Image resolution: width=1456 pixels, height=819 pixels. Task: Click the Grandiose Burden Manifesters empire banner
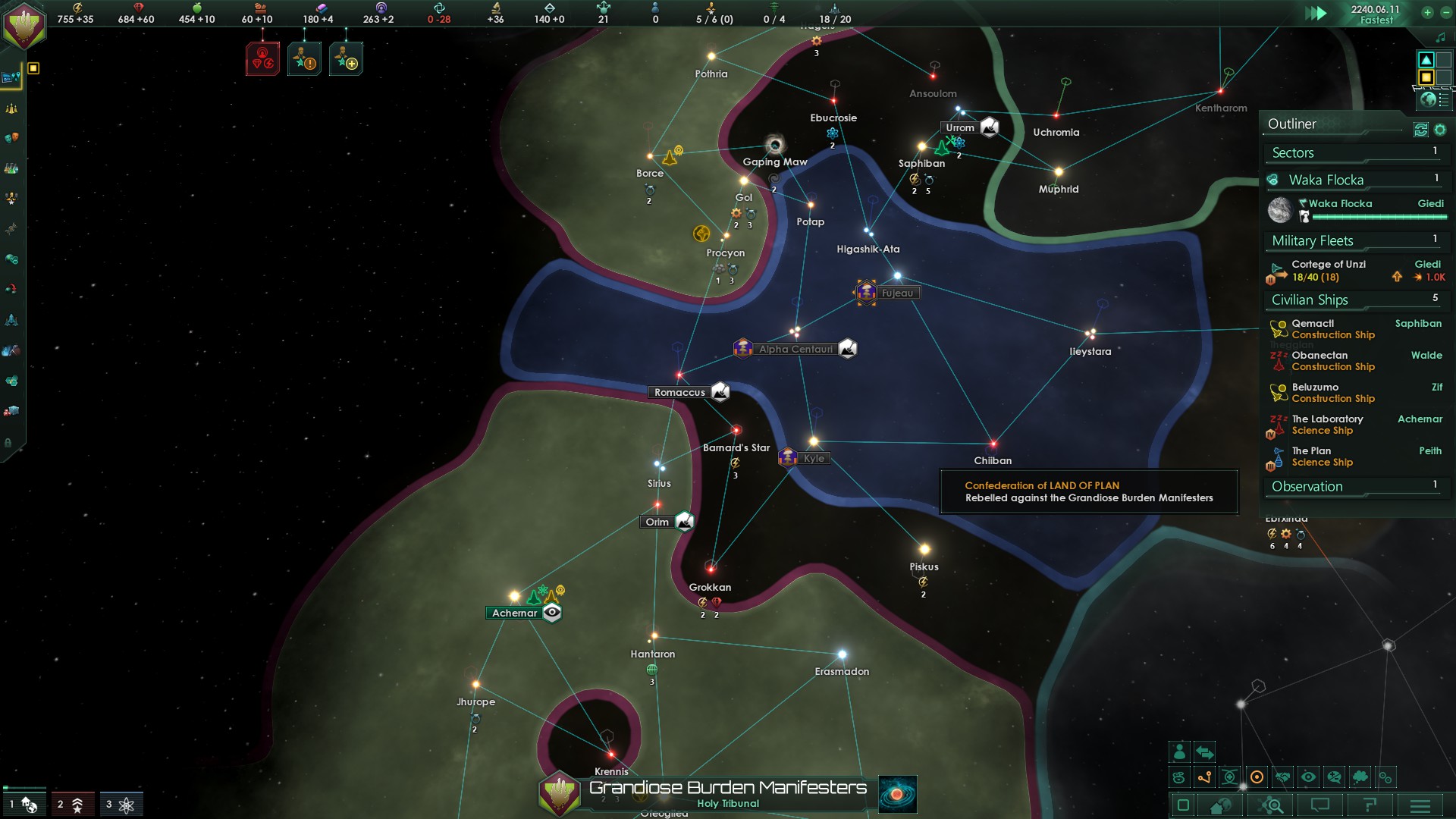click(559, 795)
